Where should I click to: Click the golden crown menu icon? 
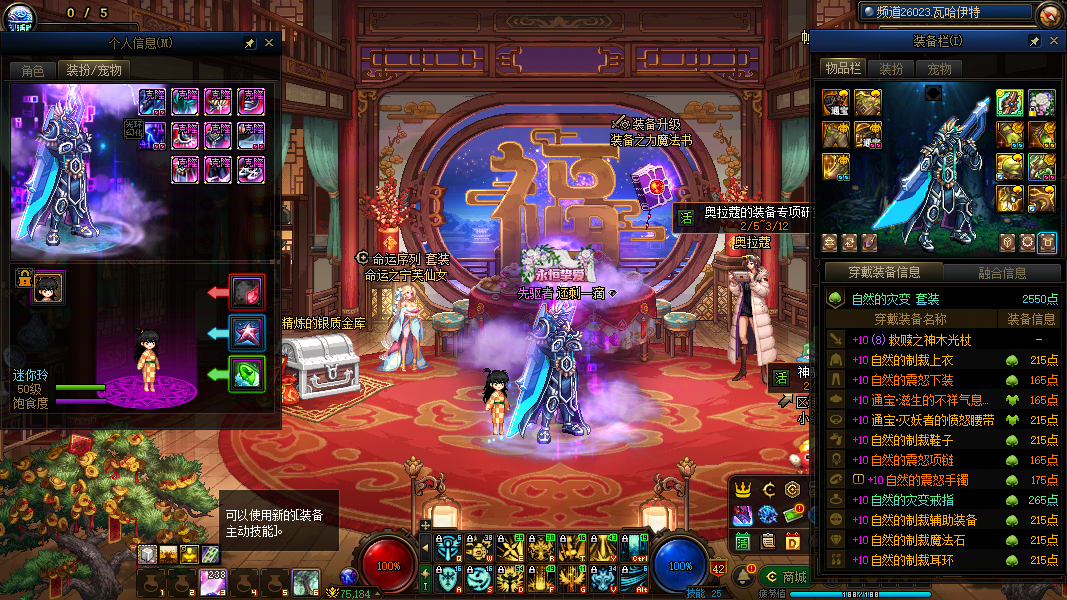pyautogui.click(x=743, y=490)
